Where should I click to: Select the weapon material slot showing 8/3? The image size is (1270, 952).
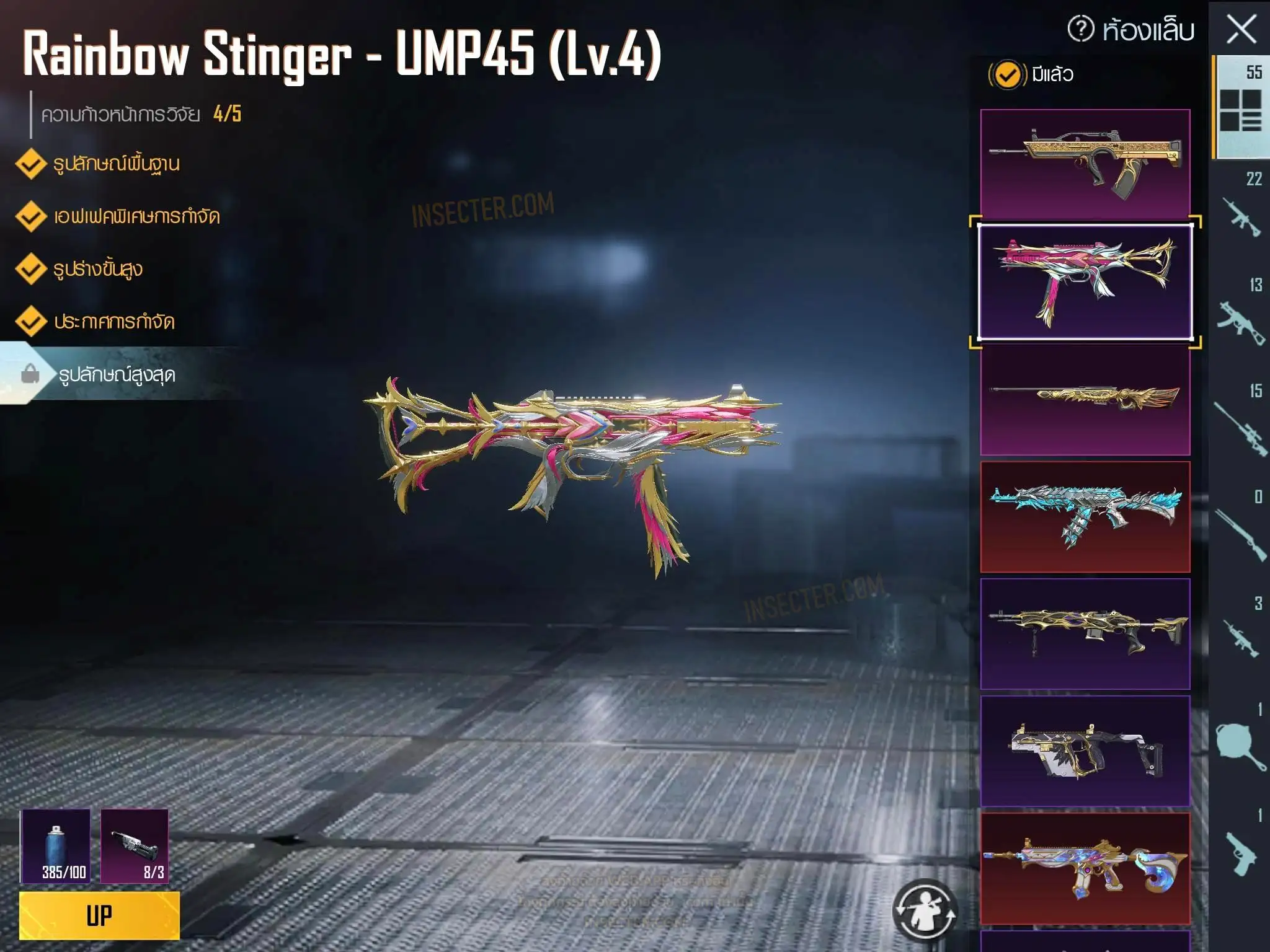tap(135, 845)
